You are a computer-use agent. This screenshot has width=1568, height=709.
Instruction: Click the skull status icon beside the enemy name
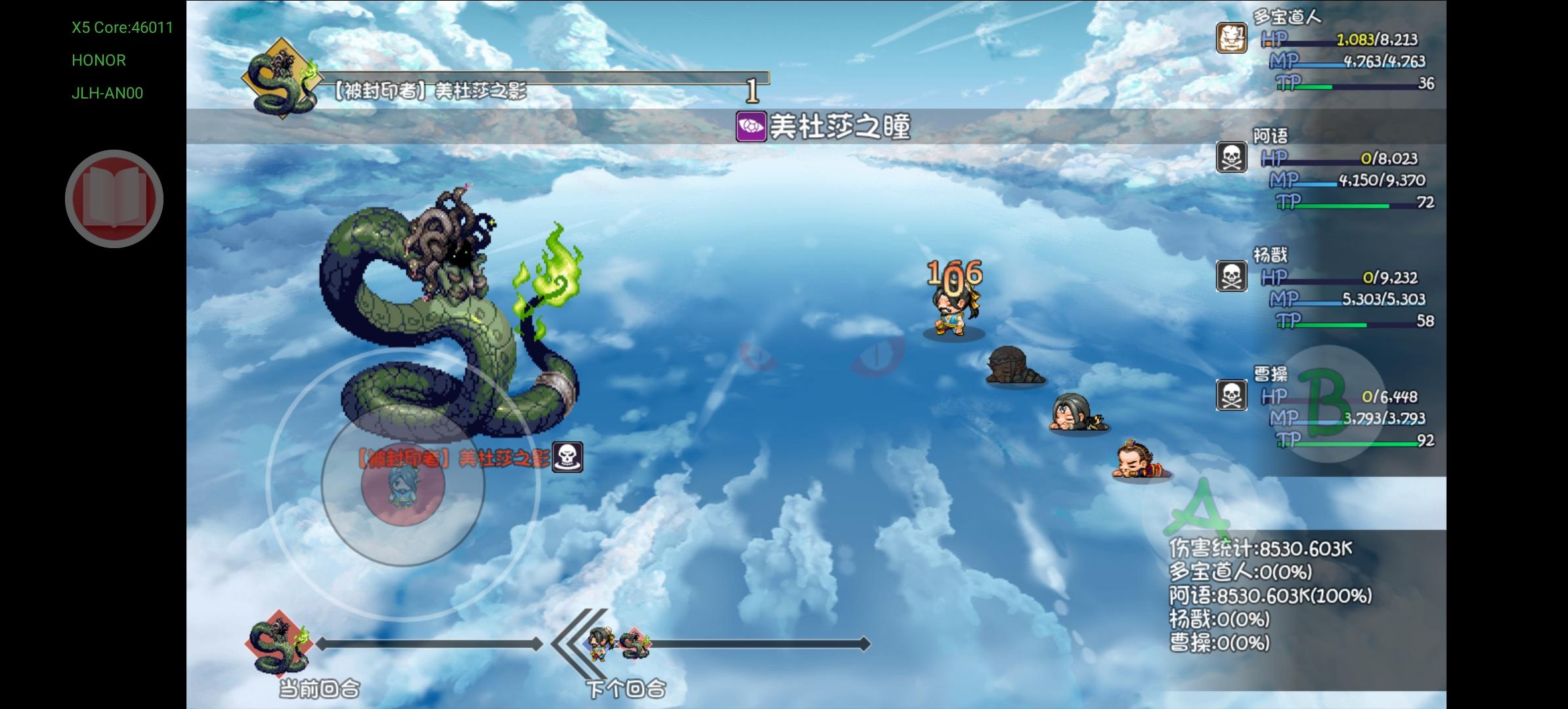coord(568,456)
